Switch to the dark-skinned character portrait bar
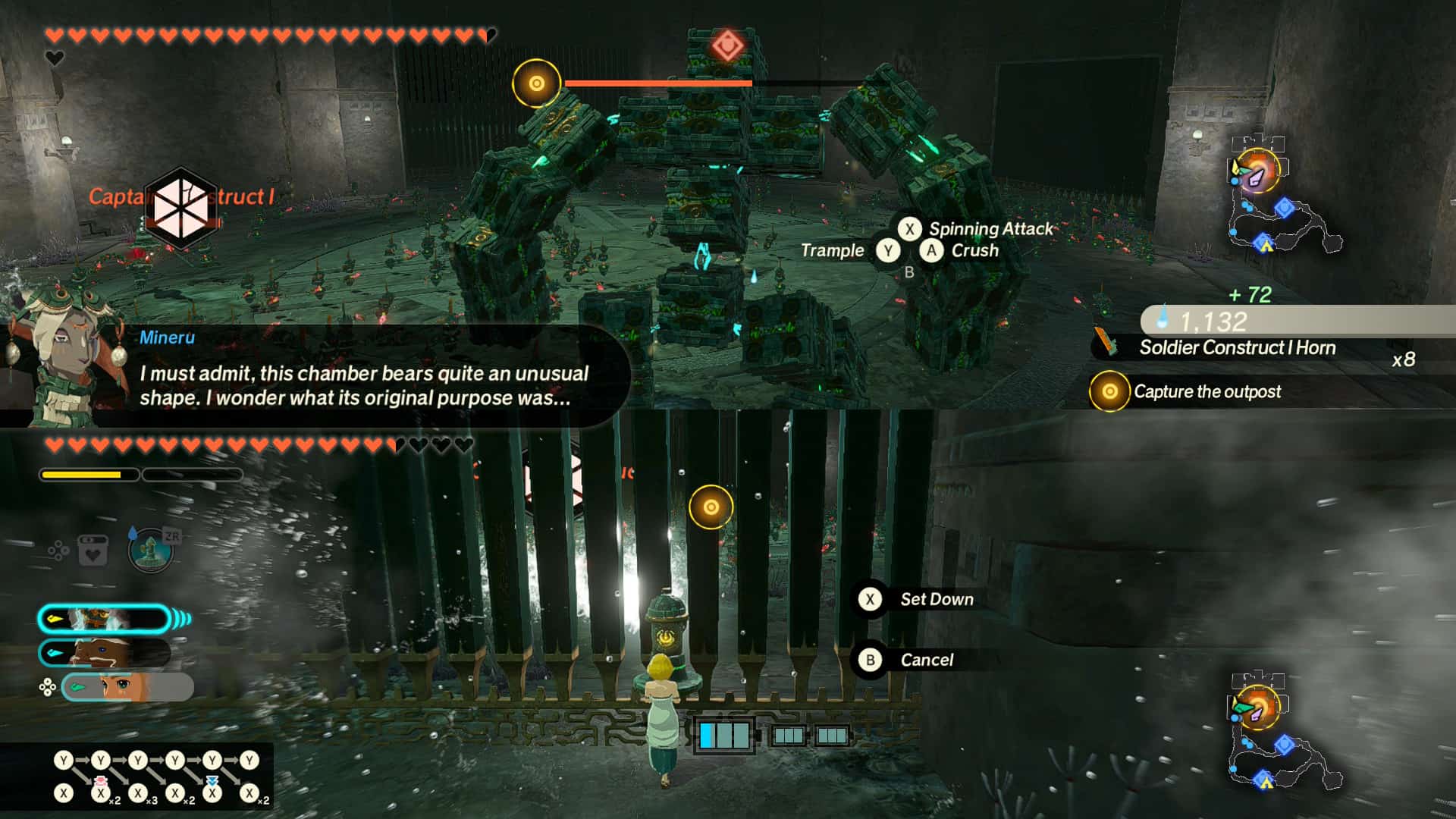 click(x=105, y=652)
